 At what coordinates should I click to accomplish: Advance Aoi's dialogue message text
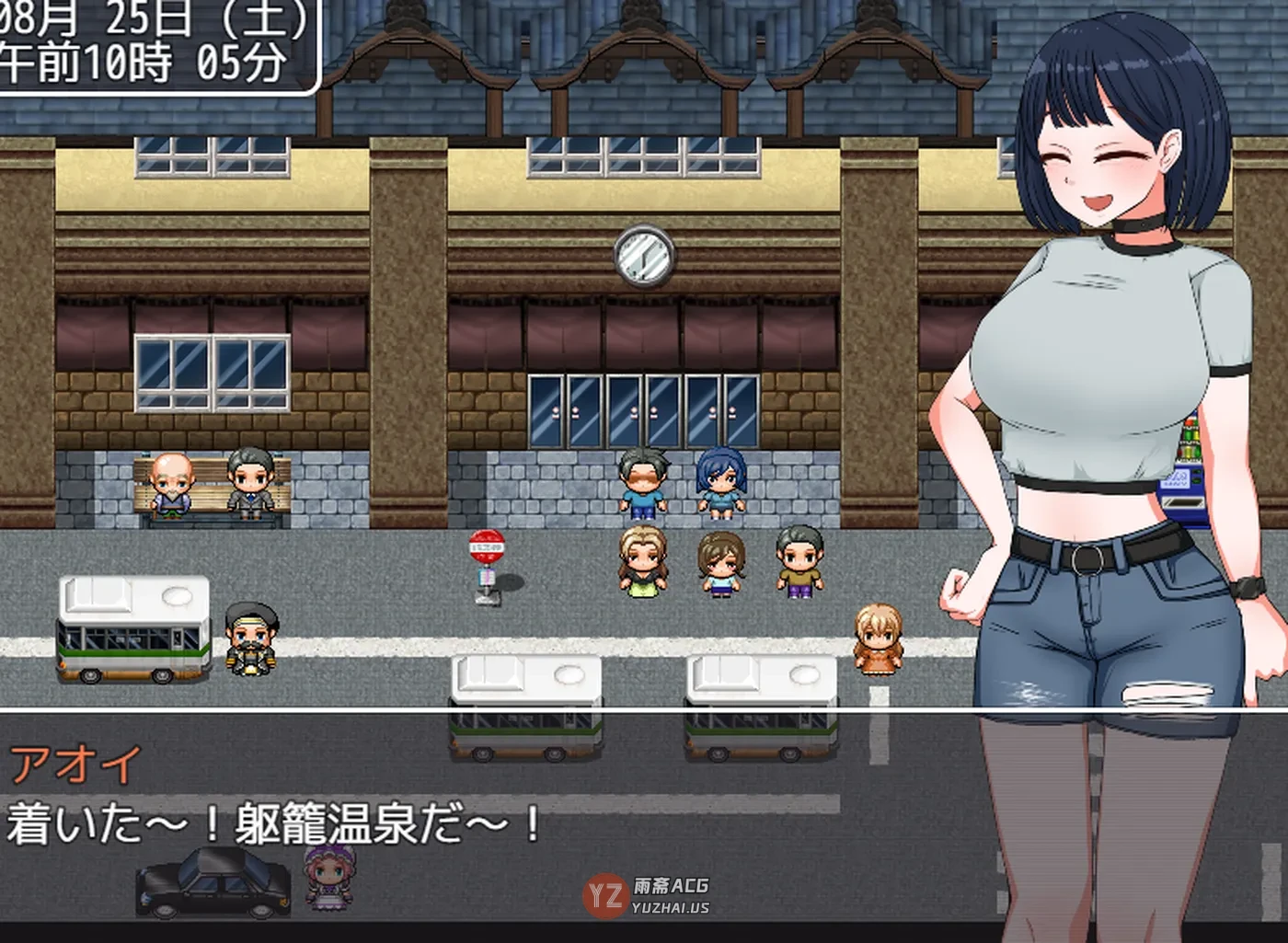click(276, 823)
